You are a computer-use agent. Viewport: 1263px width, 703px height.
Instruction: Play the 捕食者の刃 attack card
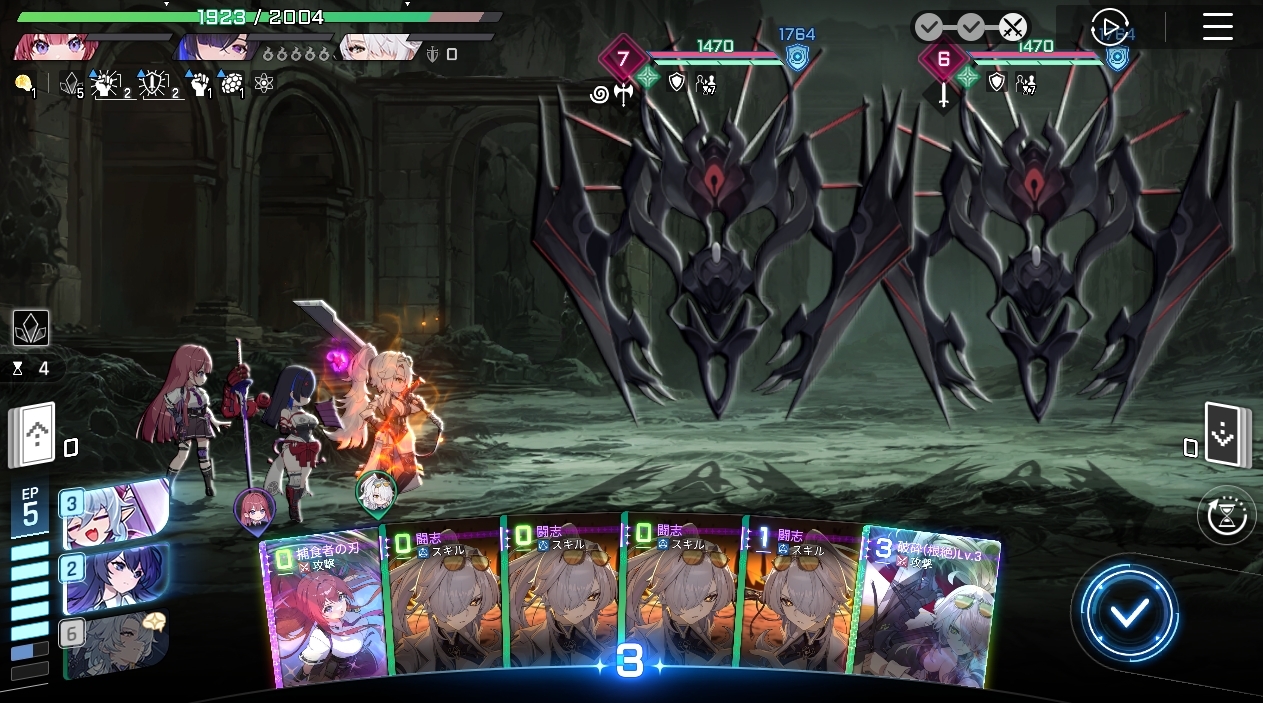tap(320, 610)
